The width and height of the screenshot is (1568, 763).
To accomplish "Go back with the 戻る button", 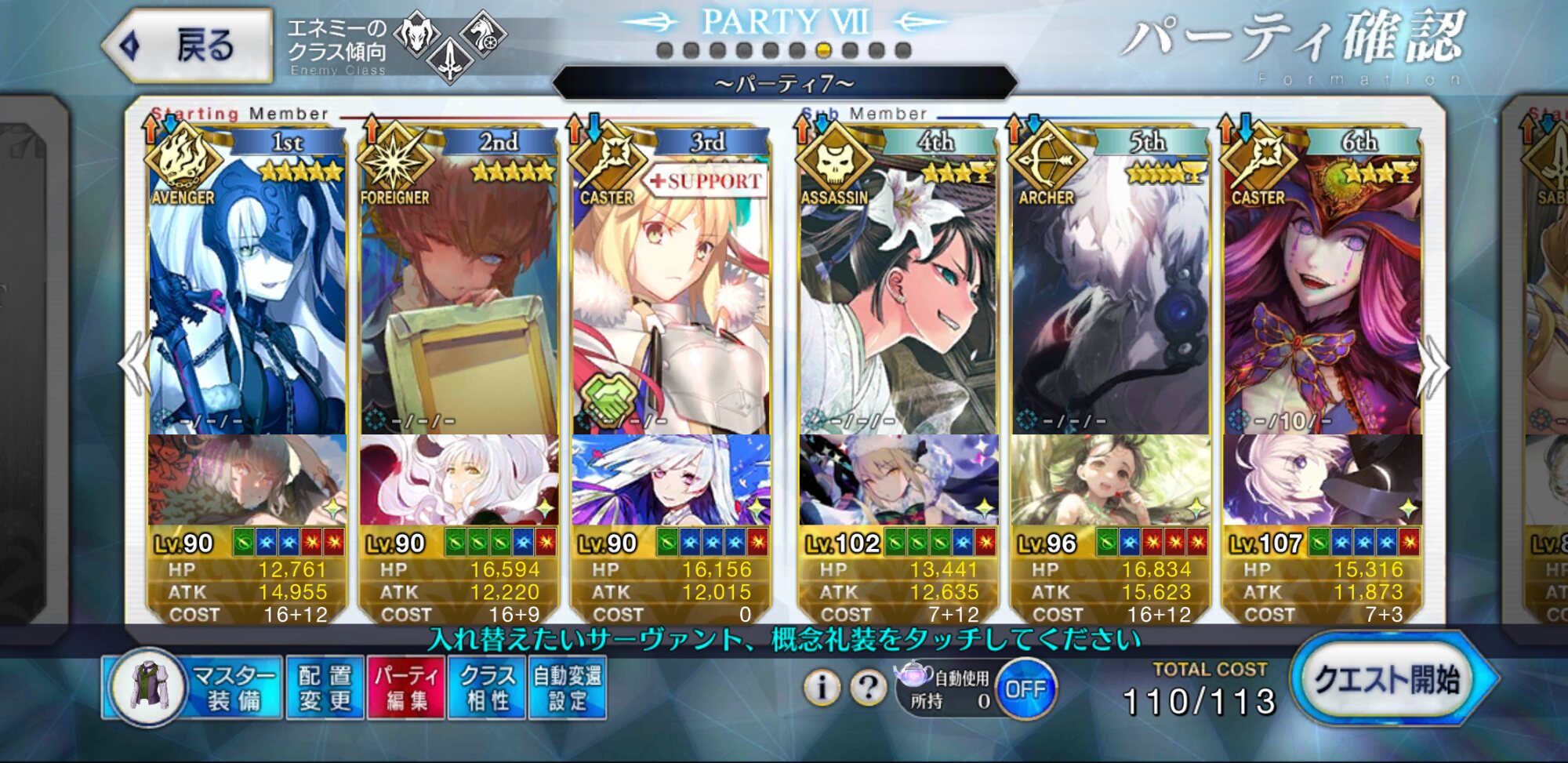I will (x=188, y=45).
